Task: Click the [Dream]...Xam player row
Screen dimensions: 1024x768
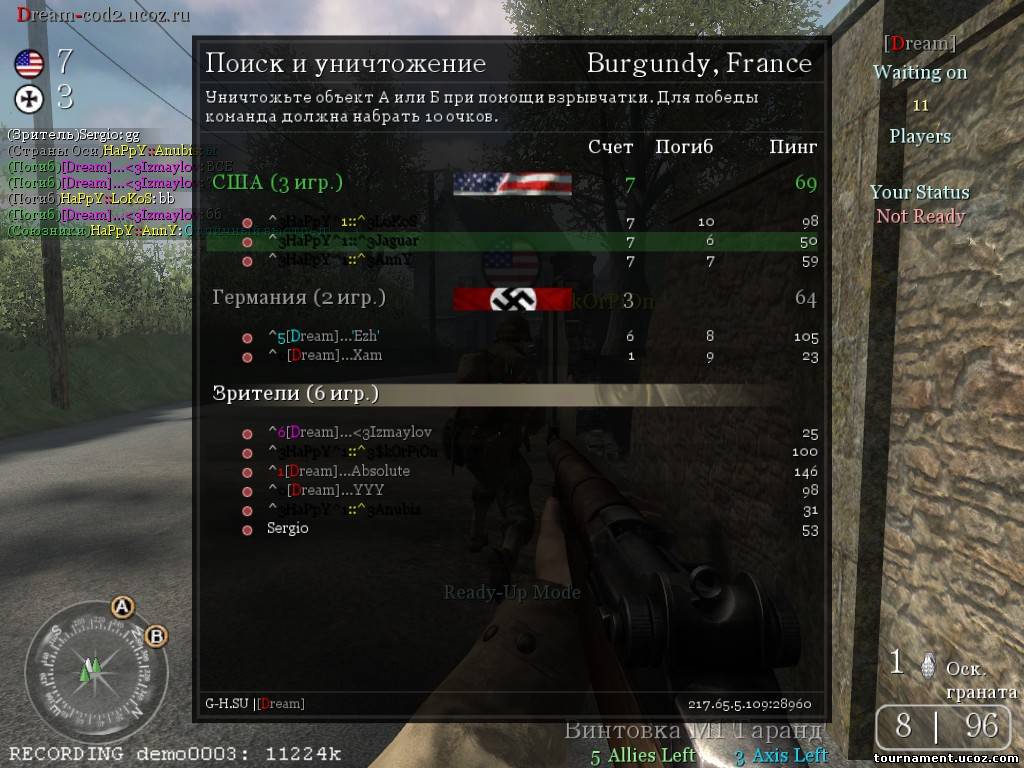Action: click(x=510, y=355)
